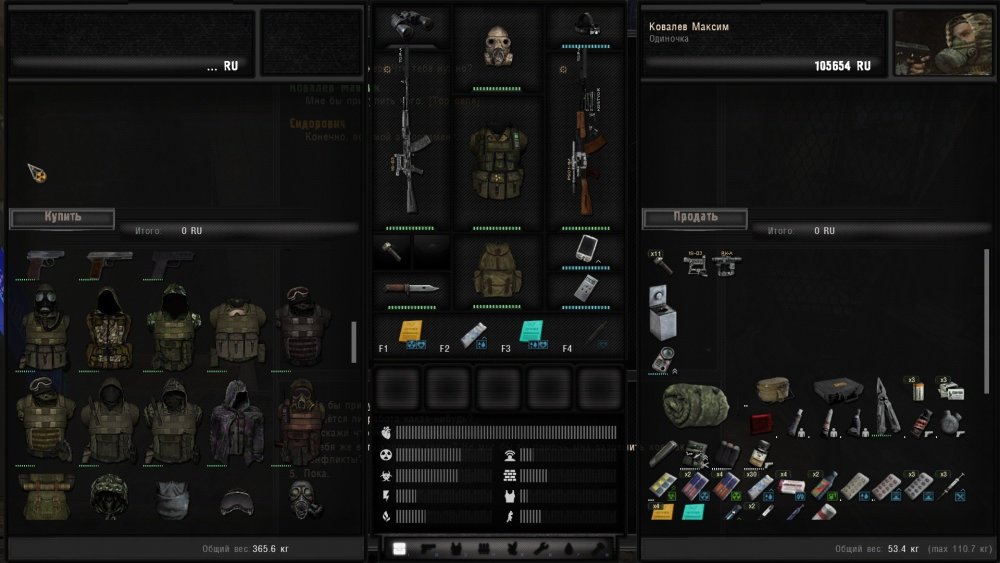Click the Продать (Sell) button

tap(694, 217)
